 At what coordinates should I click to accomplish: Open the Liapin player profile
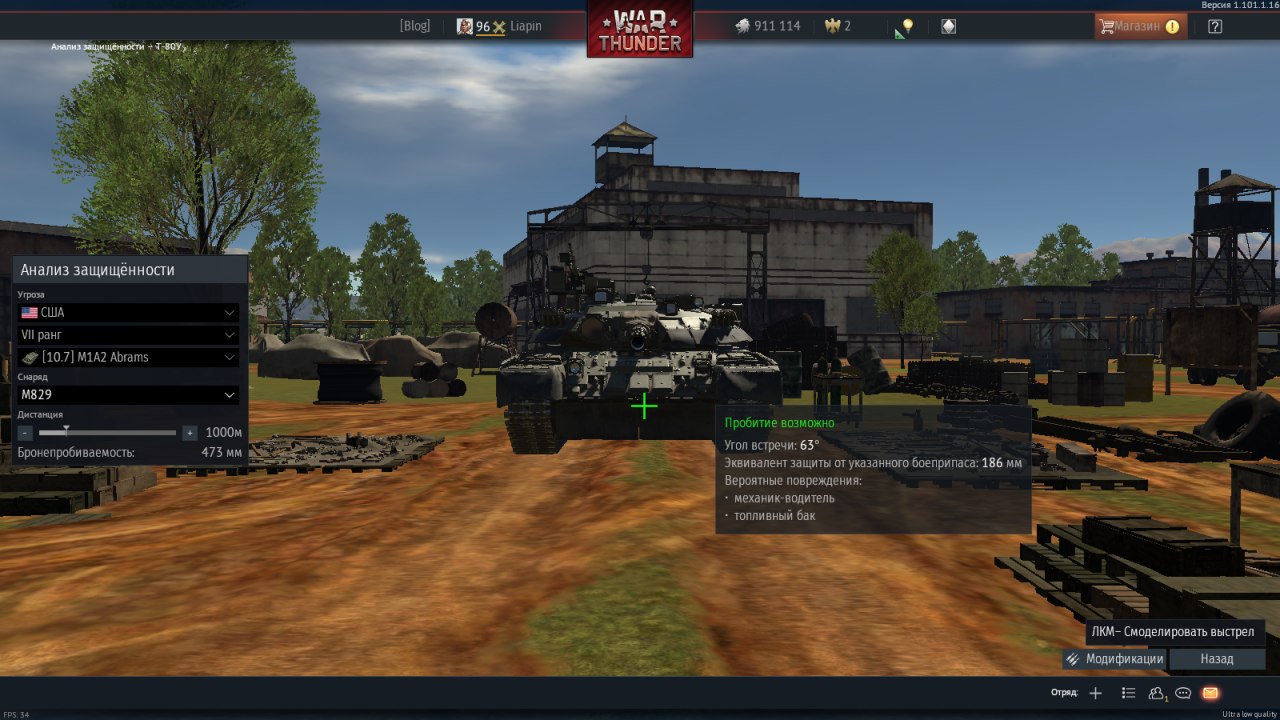click(524, 26)
